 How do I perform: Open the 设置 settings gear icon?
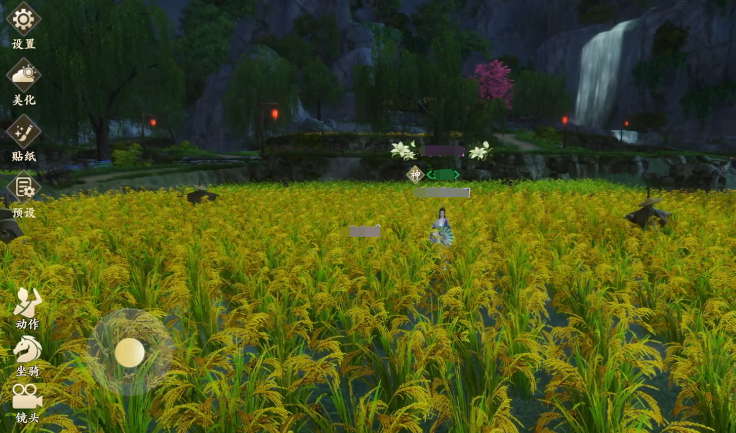(x=23, y=19)
